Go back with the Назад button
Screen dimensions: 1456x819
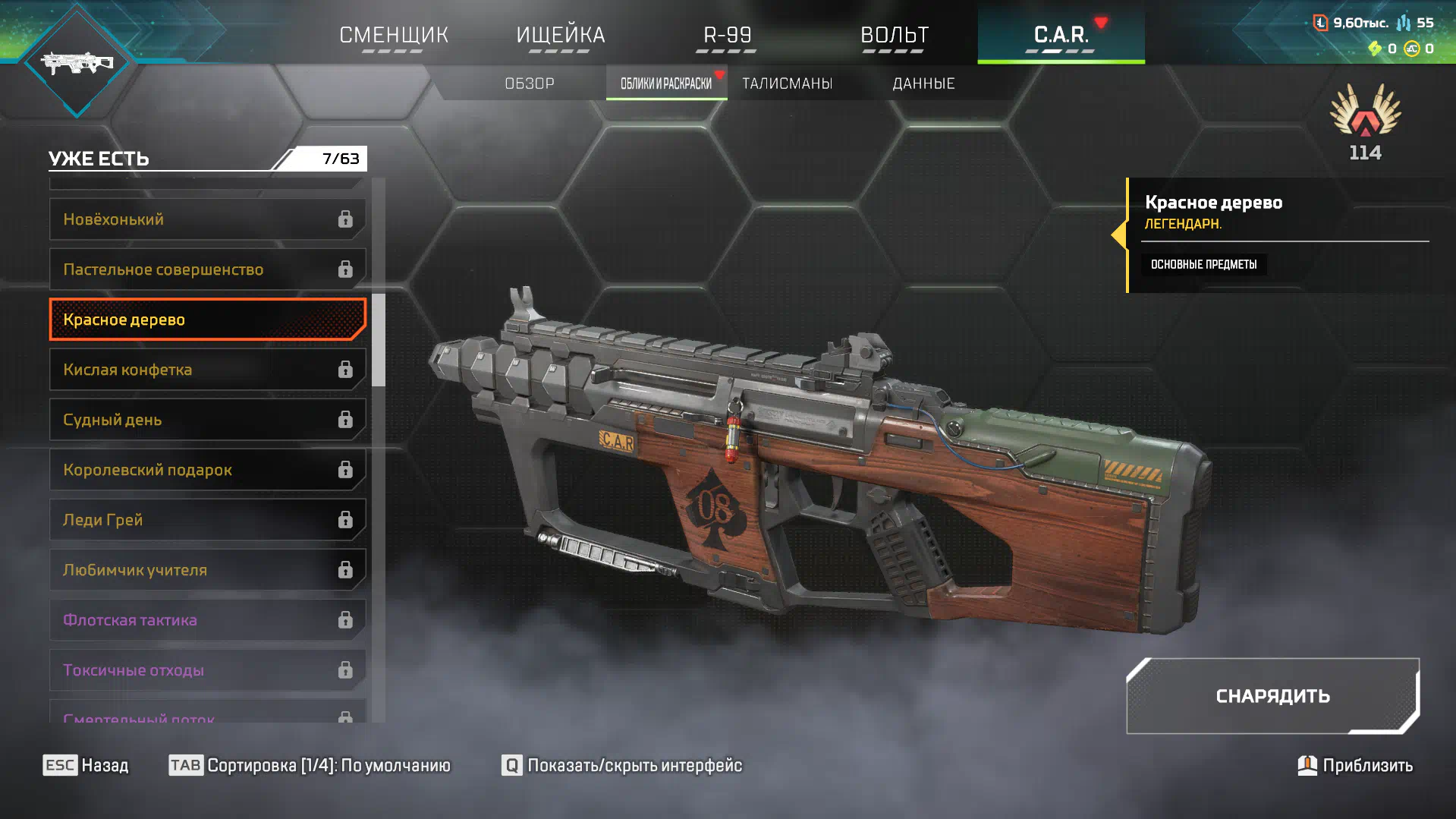tap(86, 765)
